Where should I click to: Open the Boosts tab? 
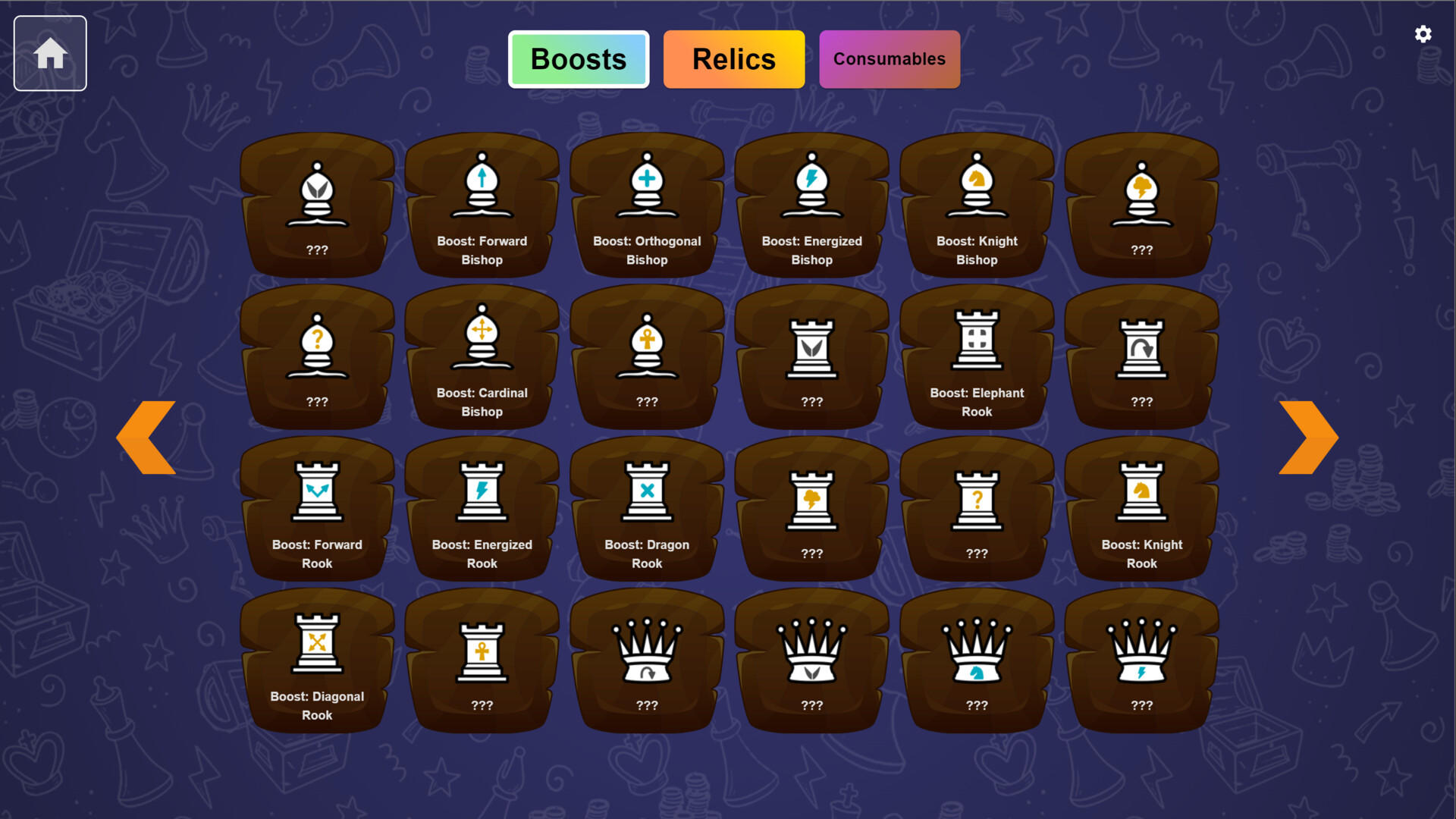[x=578, y=58]
